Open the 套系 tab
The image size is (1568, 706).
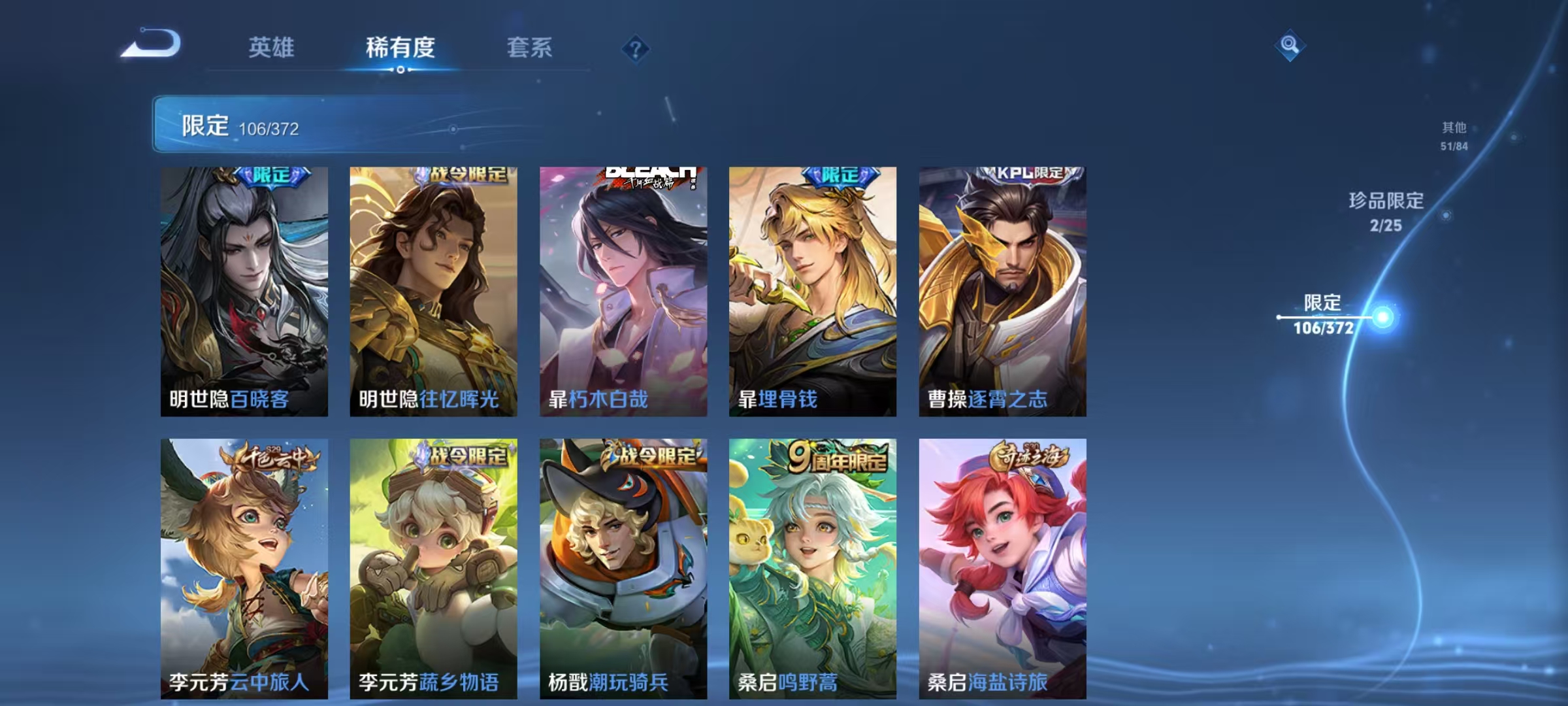(531, 47)
